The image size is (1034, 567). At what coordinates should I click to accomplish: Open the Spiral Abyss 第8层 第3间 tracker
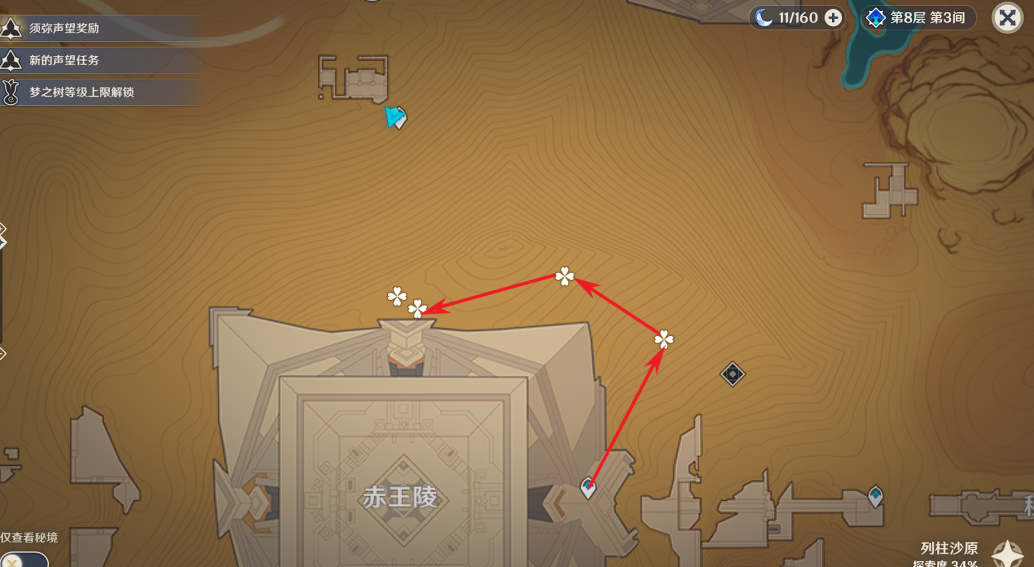(x=920, y=17)
